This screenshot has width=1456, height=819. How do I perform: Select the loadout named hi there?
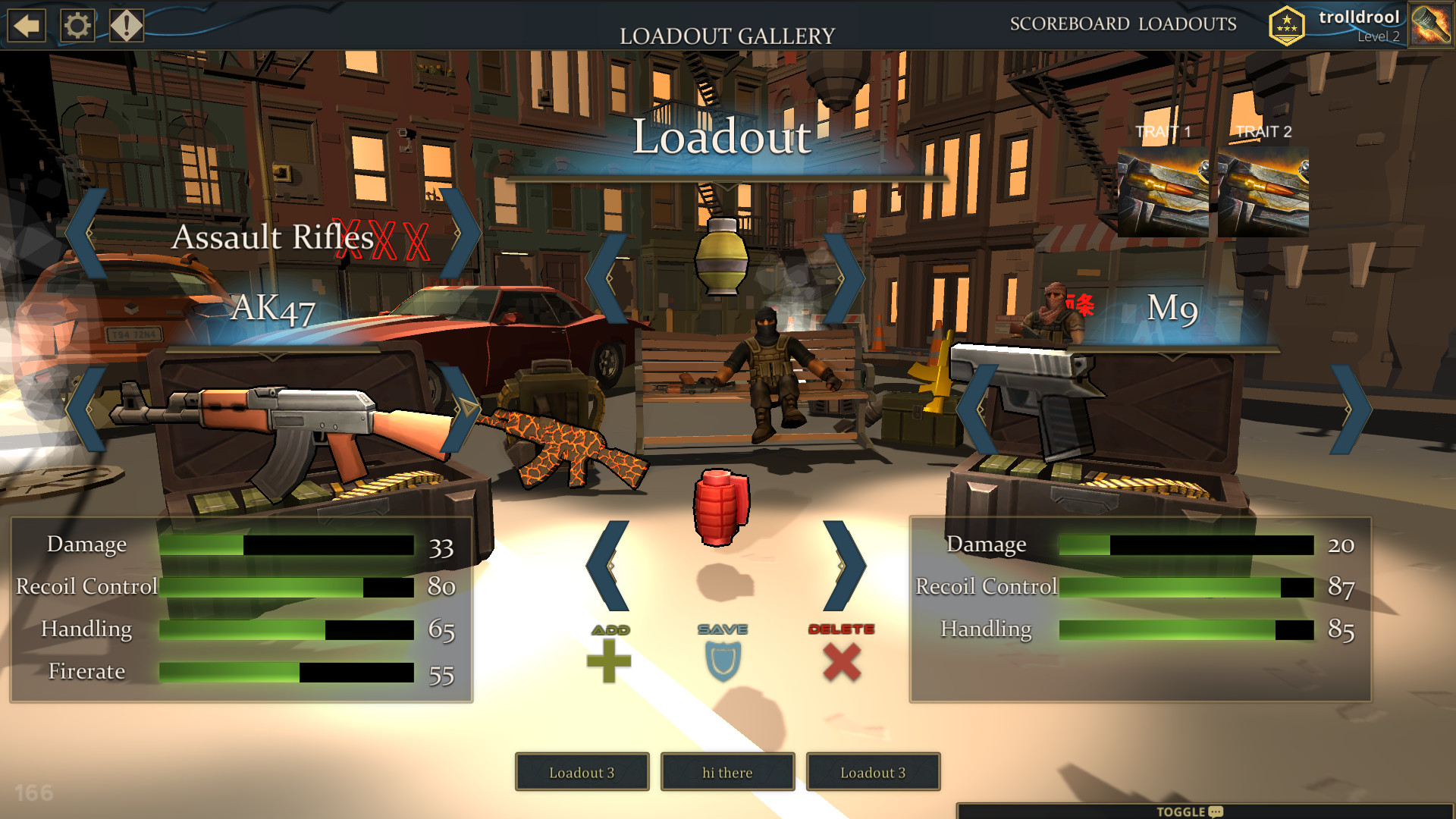coord(726,772)
